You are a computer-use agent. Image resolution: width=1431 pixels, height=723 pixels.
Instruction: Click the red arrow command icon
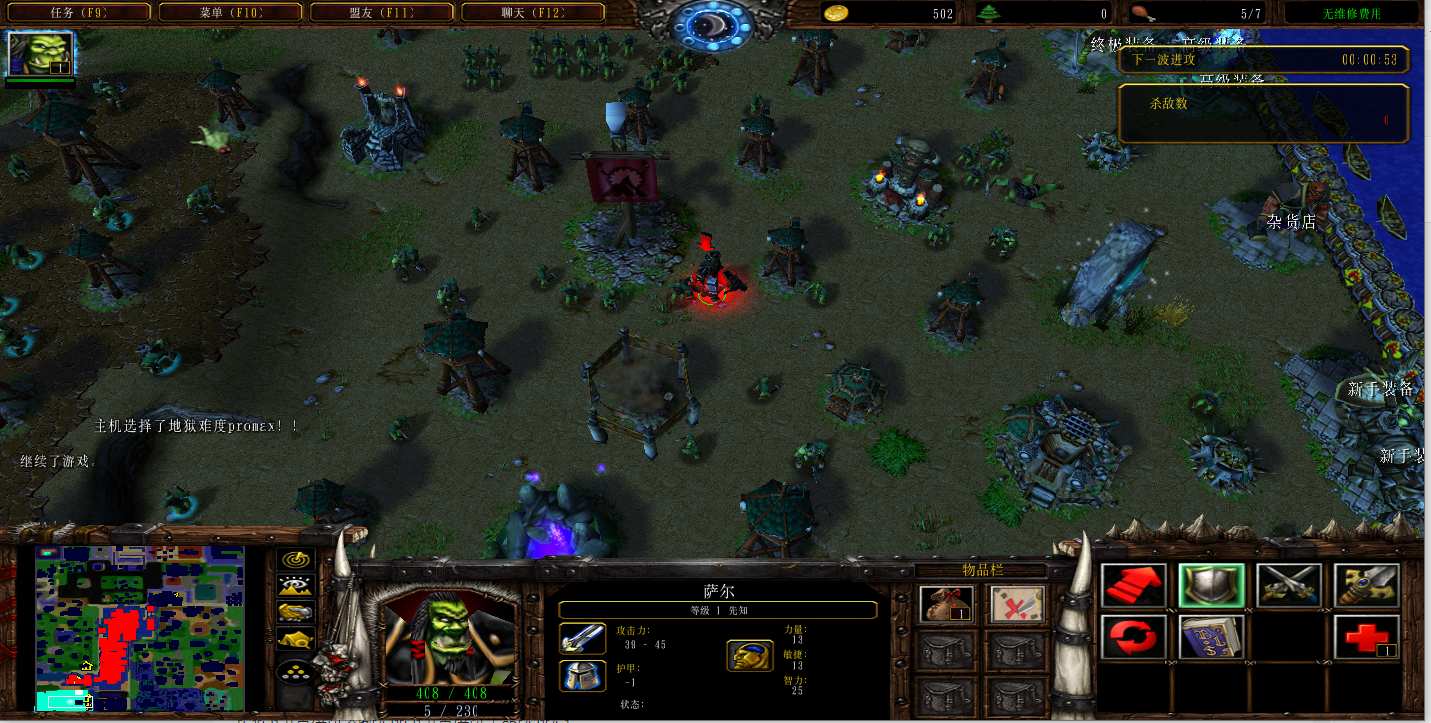coord(1134,586)
